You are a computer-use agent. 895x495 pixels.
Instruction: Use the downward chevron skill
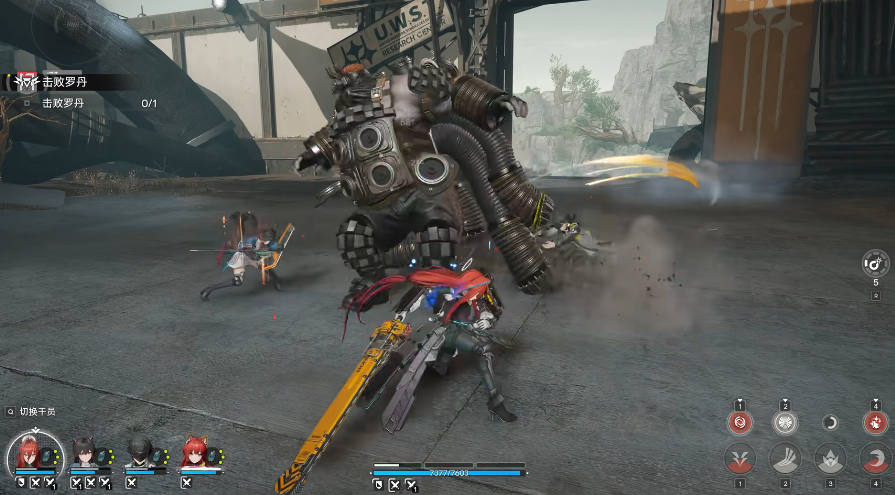[741, 459]
